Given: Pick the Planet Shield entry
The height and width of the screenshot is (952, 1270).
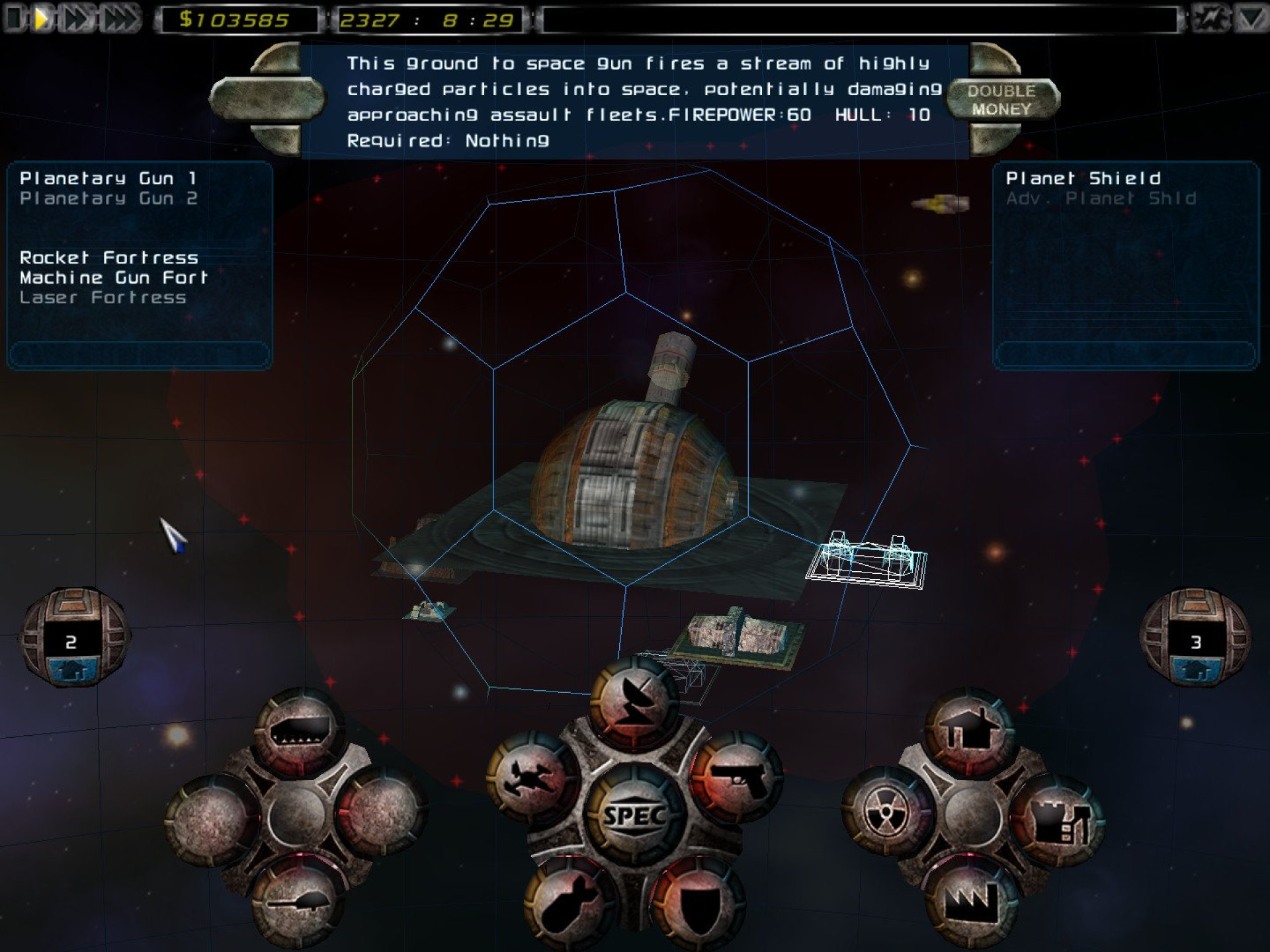Looking at the screenshot, I should pyautogui.click(x=1083, y=178).
